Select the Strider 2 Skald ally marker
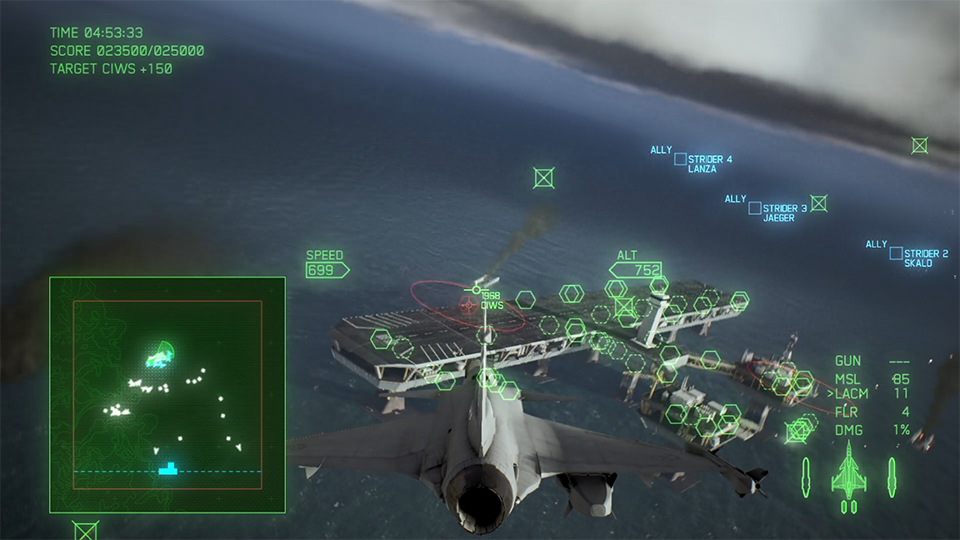Image resolution: width=960 pixels, height=540 pixels. (896, 254)
